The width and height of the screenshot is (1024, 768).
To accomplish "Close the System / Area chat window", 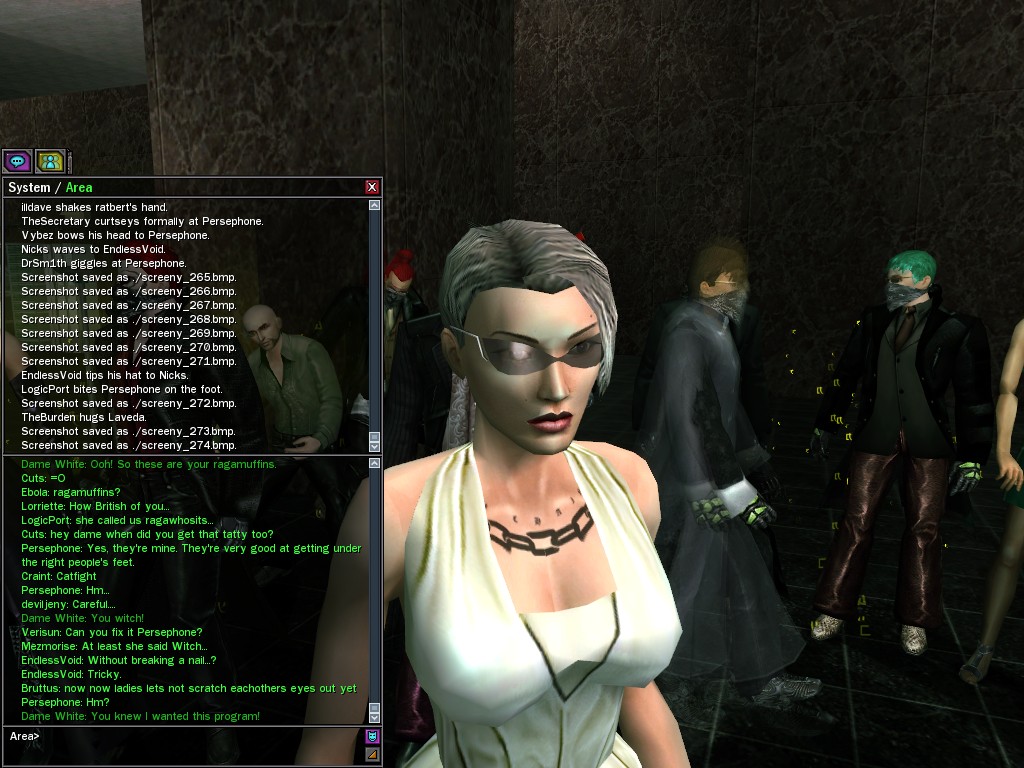I will pos(372,187).
